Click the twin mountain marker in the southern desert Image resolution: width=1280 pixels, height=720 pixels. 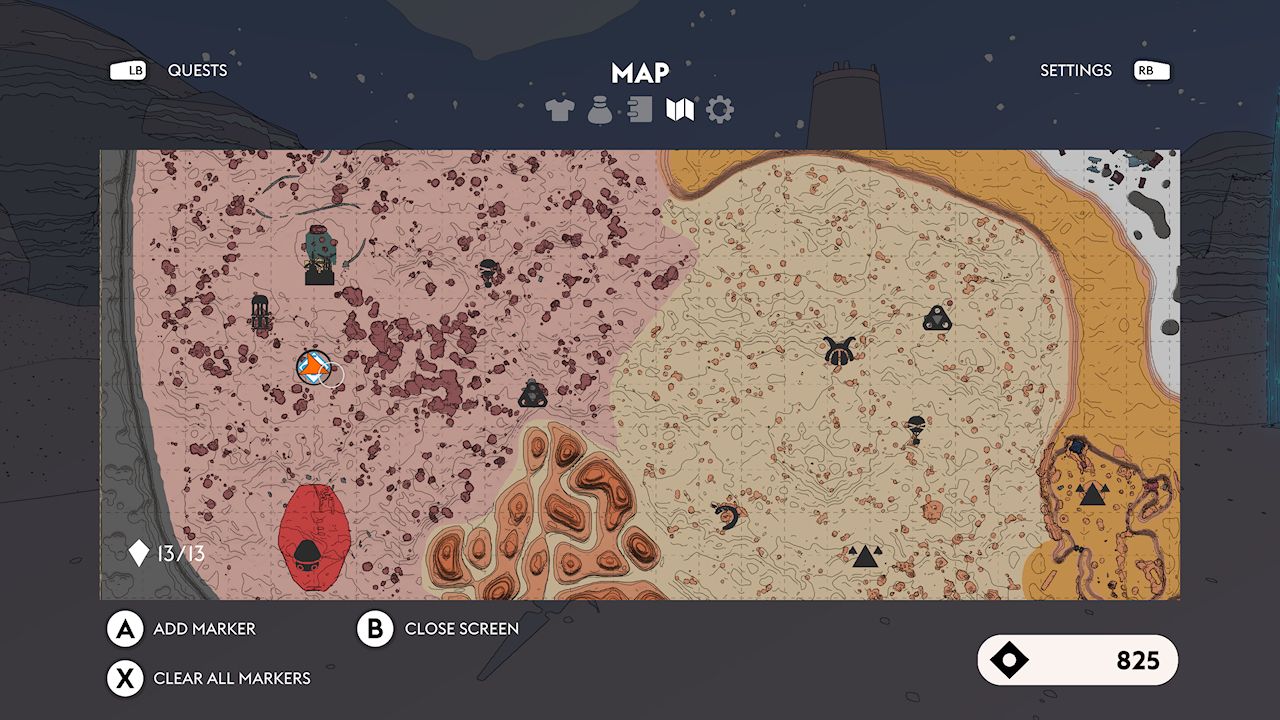(x=865, y=553)
